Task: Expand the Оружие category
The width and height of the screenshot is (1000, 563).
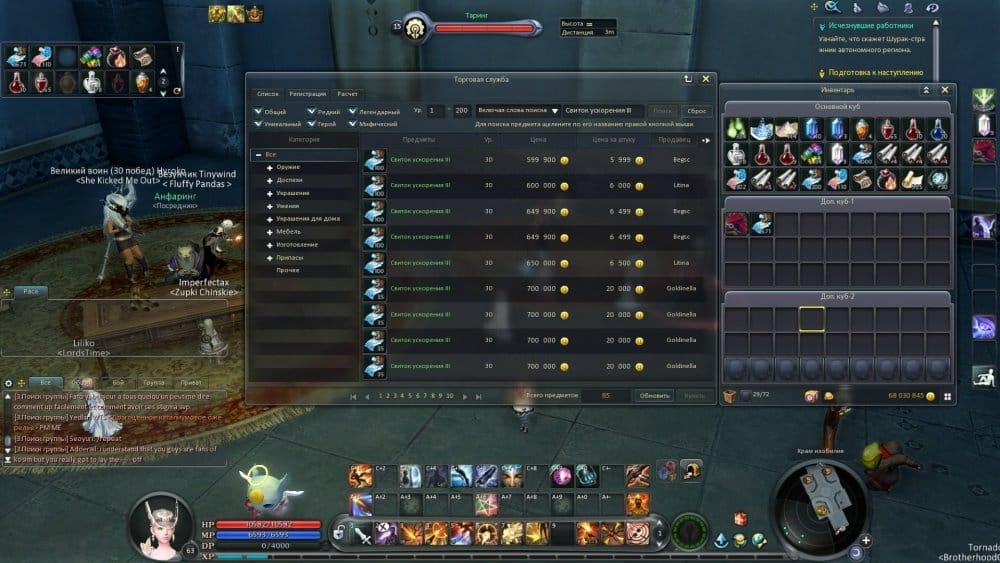Action: pyautogui.click(x=270, y=167)
